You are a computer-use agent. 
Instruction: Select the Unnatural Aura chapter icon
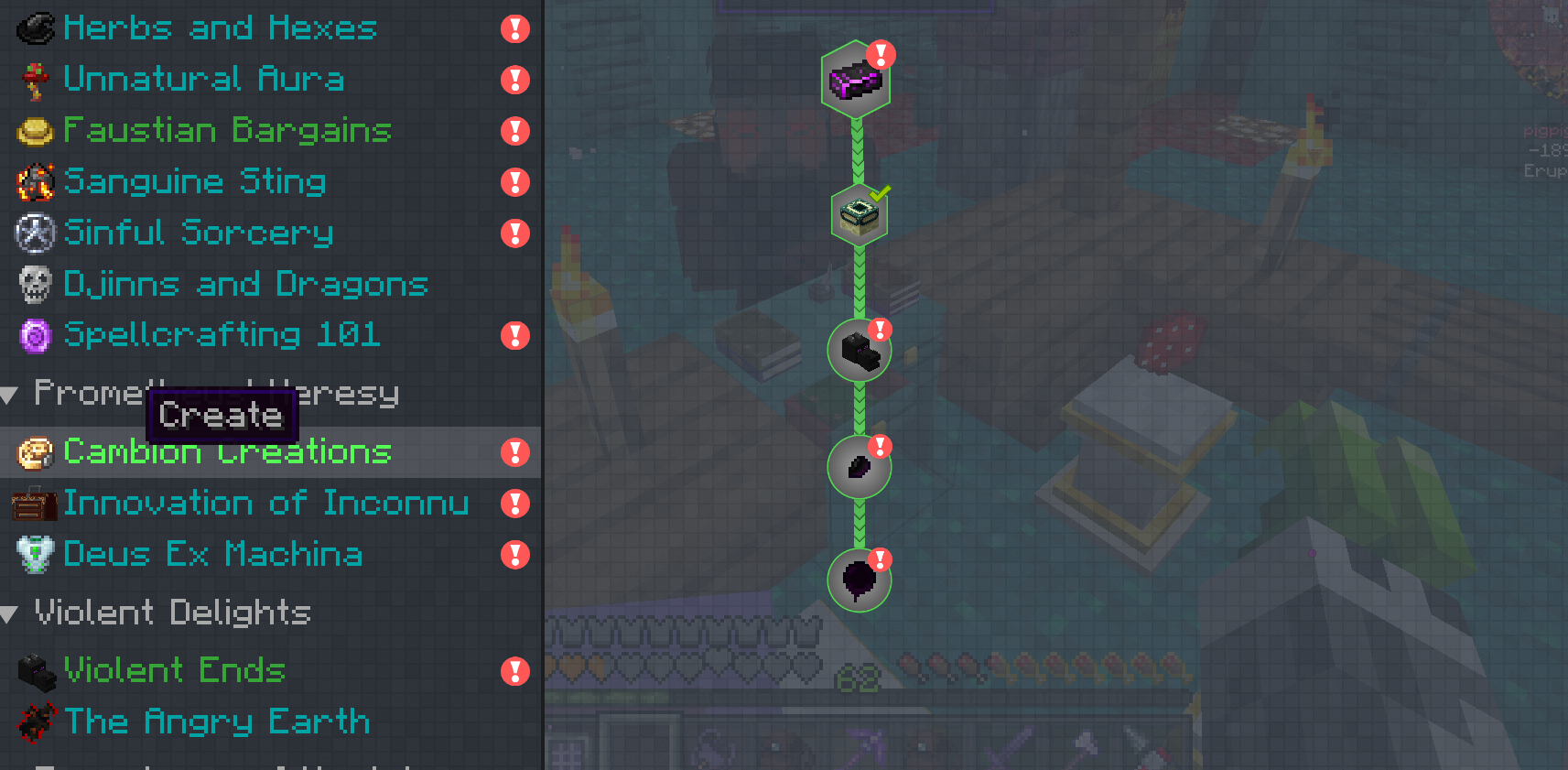(x=33, y=80)
